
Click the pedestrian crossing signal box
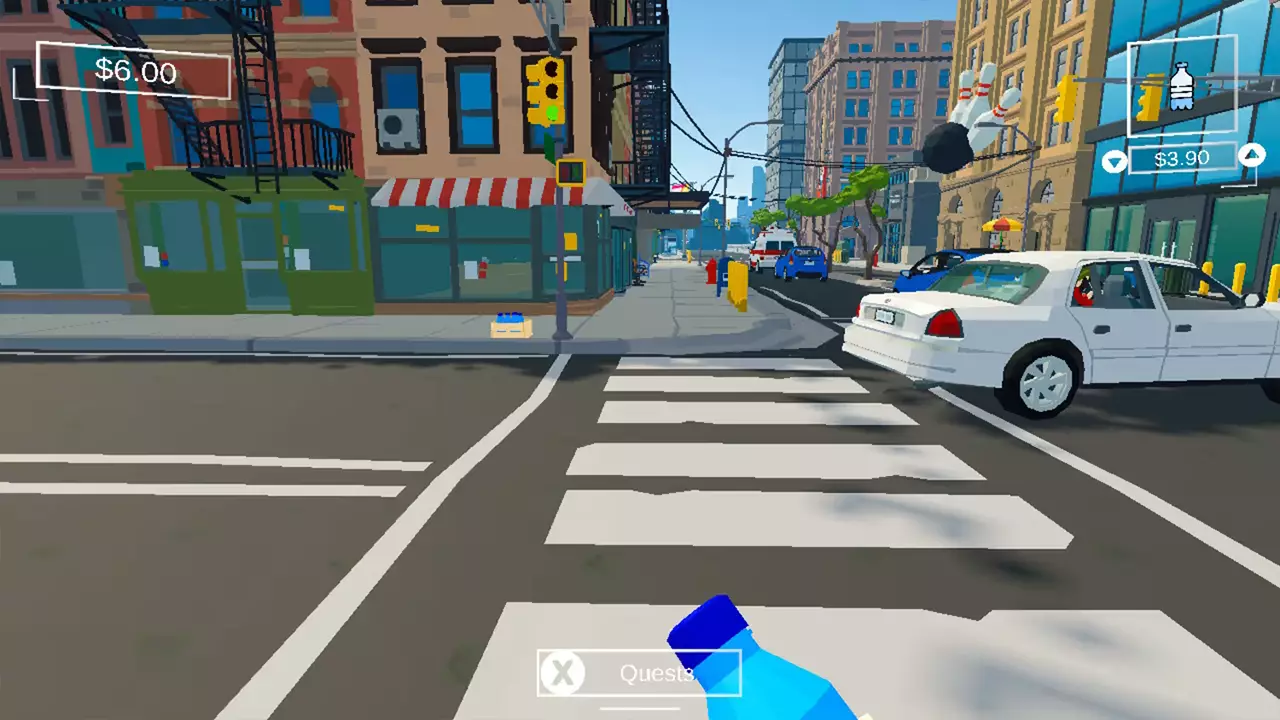(571, 170)
